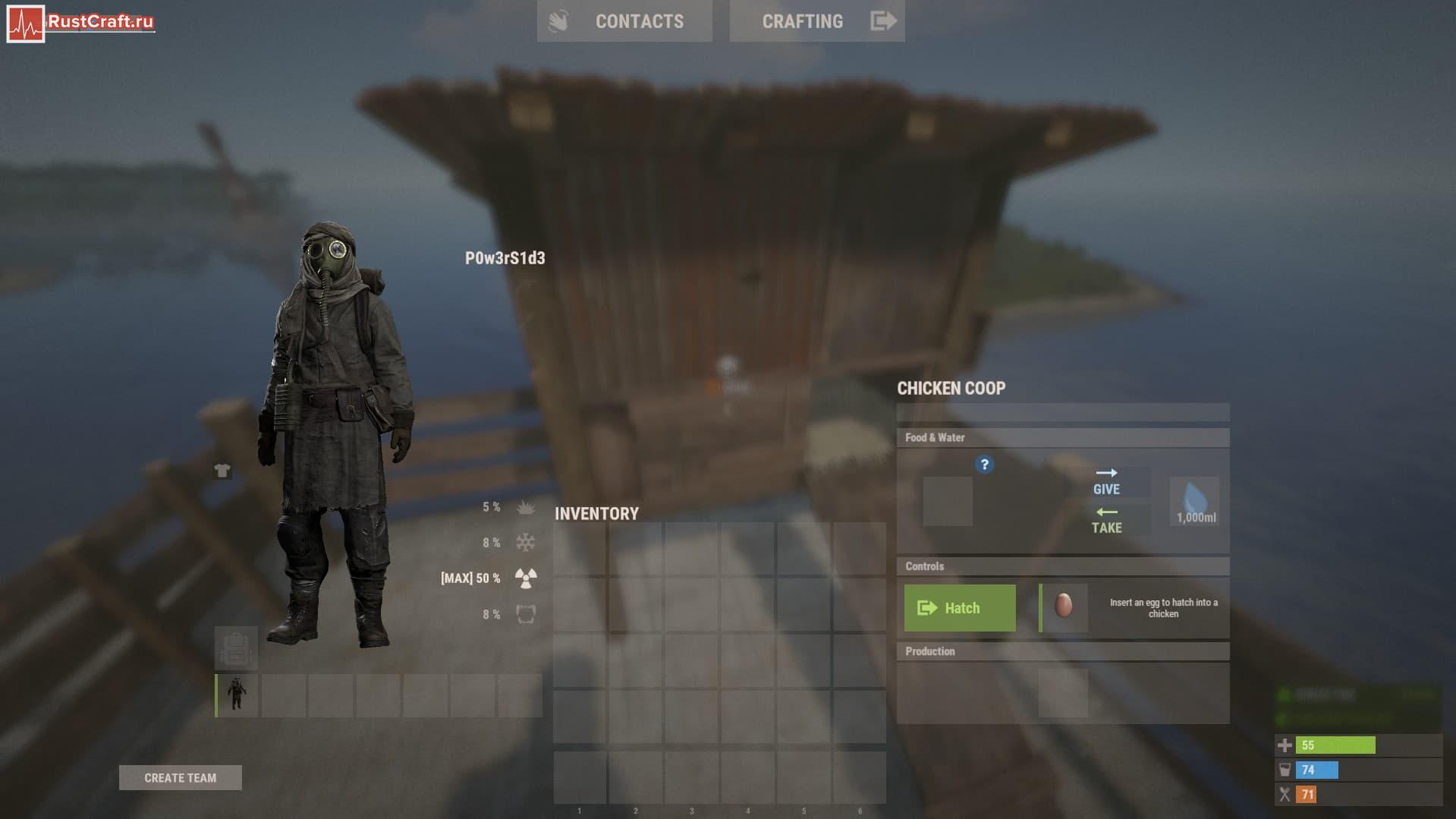This screenshot has height=819, width=1456.
Task: Click the green Hatch button
Action: (x=960, y=608)
